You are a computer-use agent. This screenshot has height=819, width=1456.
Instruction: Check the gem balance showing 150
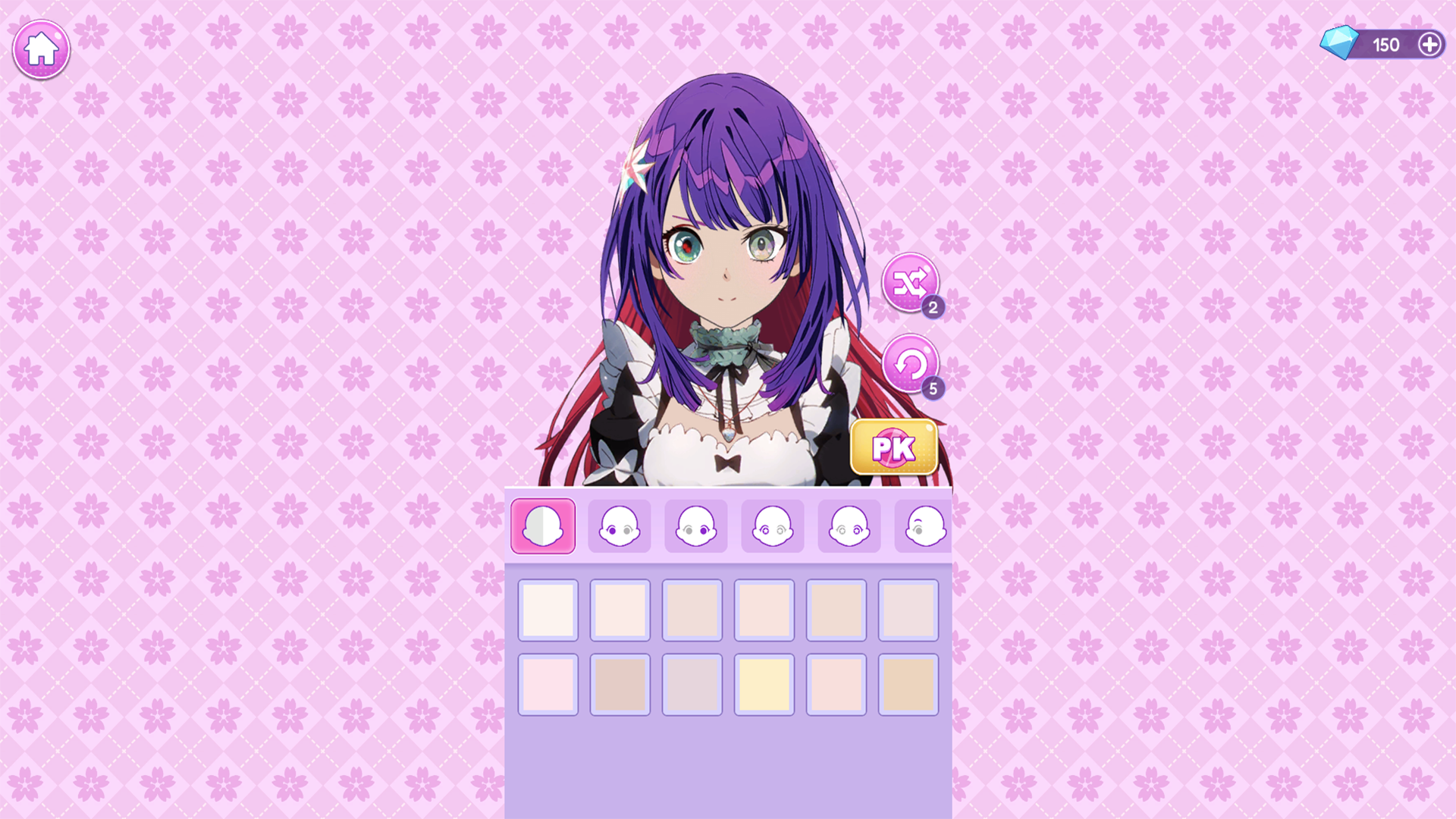1387,44
